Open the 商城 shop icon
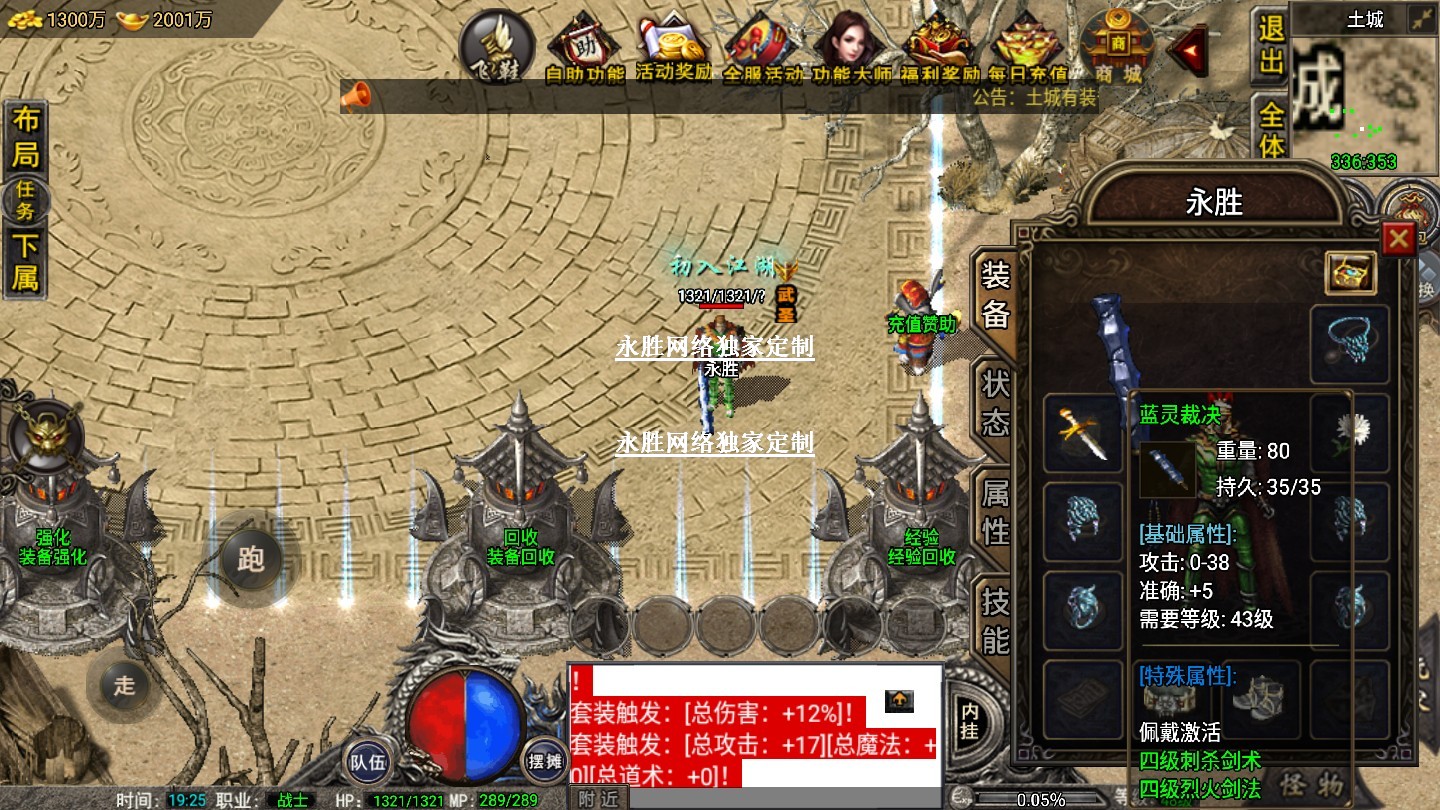 tap(1117, 46)
